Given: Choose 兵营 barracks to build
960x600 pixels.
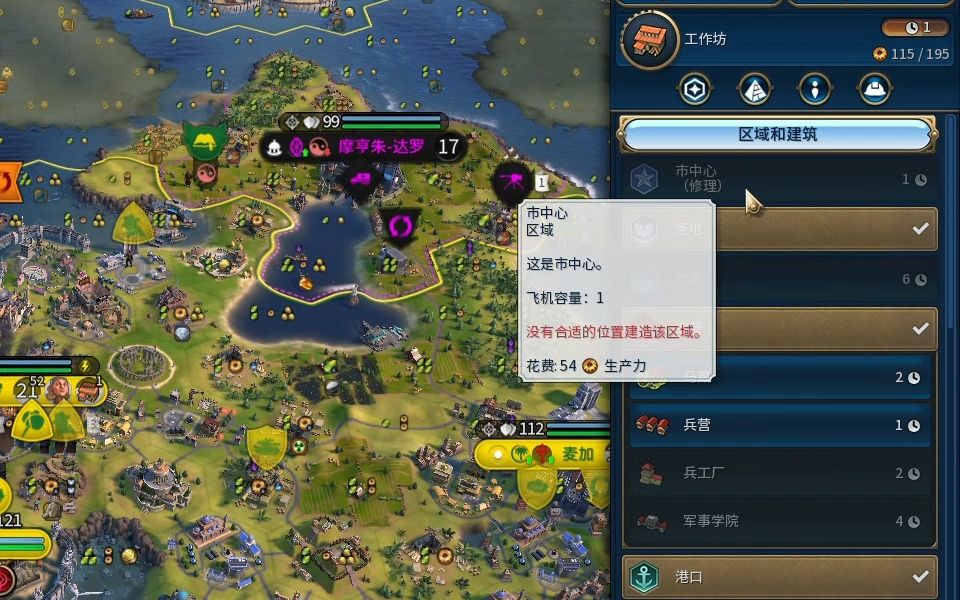Looking at the screenshot, I should pyautogui.click(x=780, y=425).
